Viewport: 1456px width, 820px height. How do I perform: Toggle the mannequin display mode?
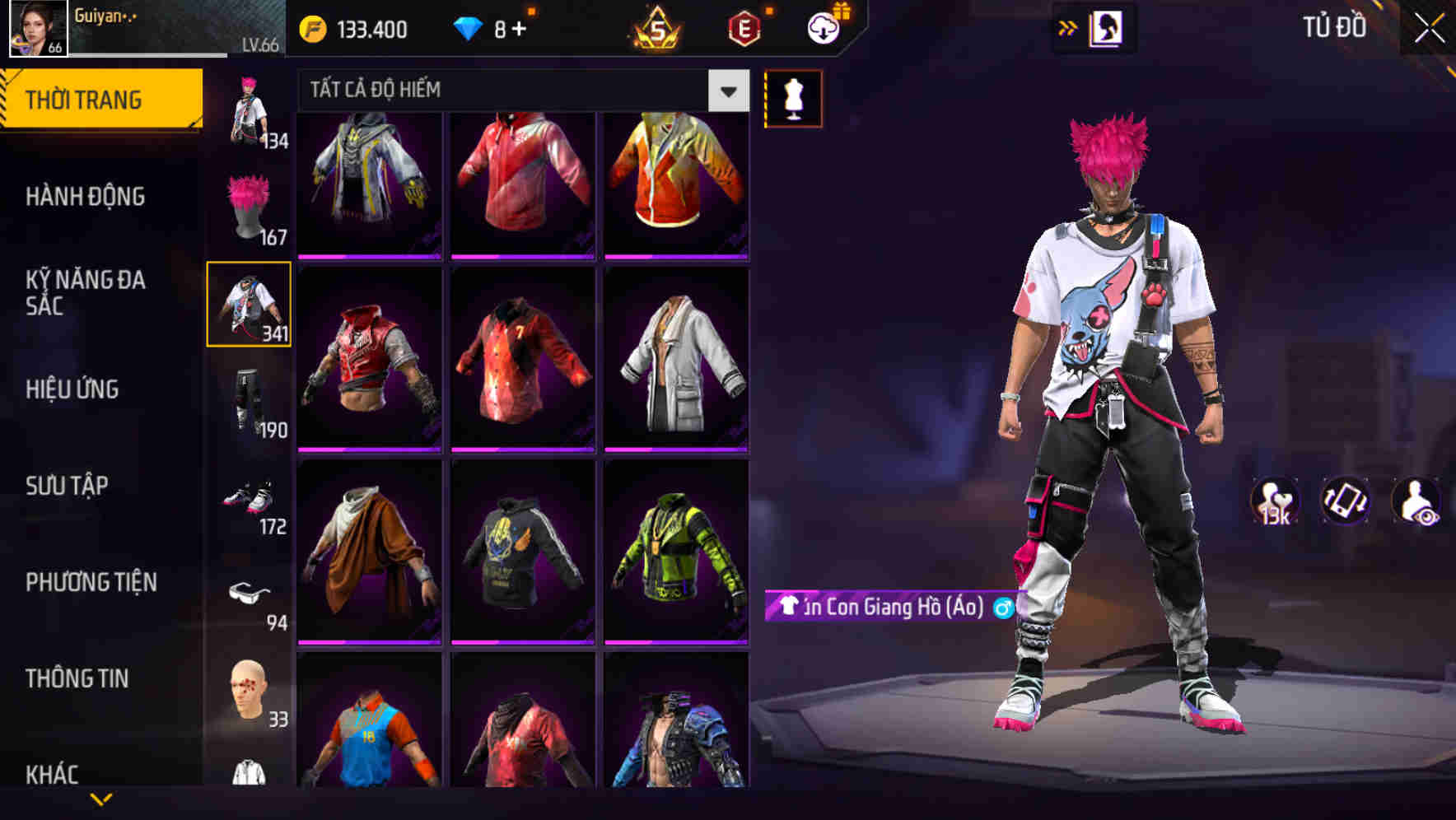point(793,100)
